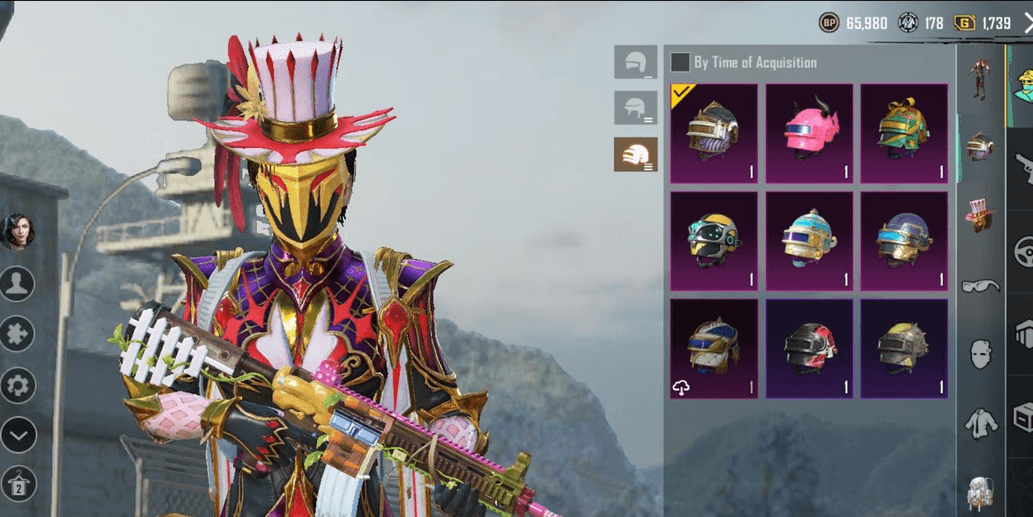
Task: Open the puzzle piece menu
Action: [18, 334]
